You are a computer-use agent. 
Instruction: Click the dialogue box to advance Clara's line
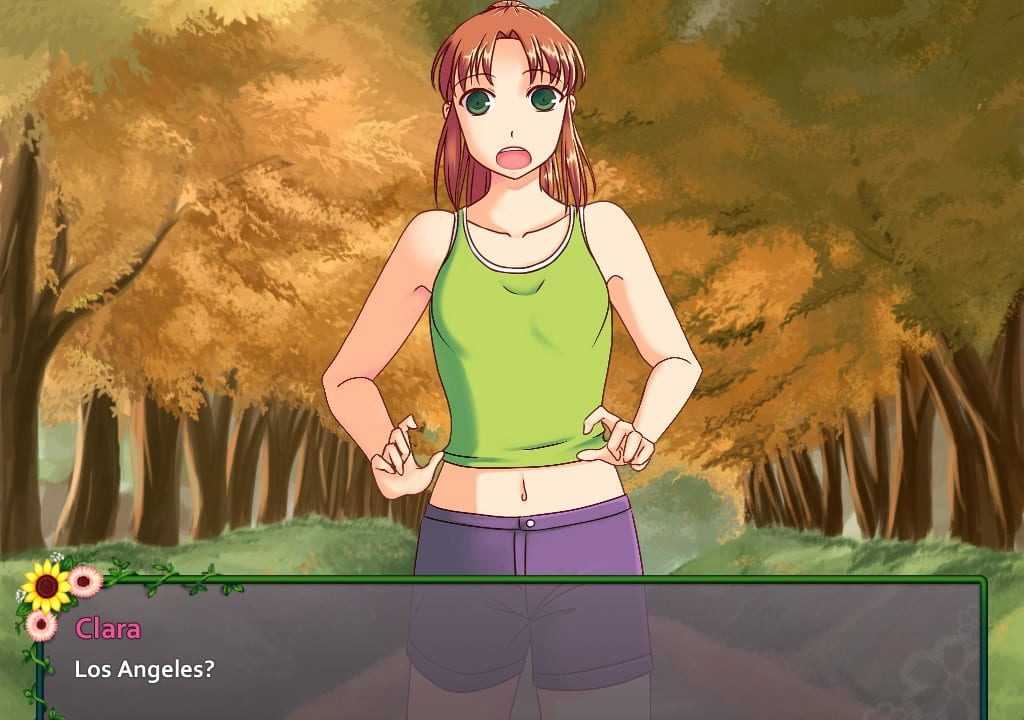[x=510, y=650]
